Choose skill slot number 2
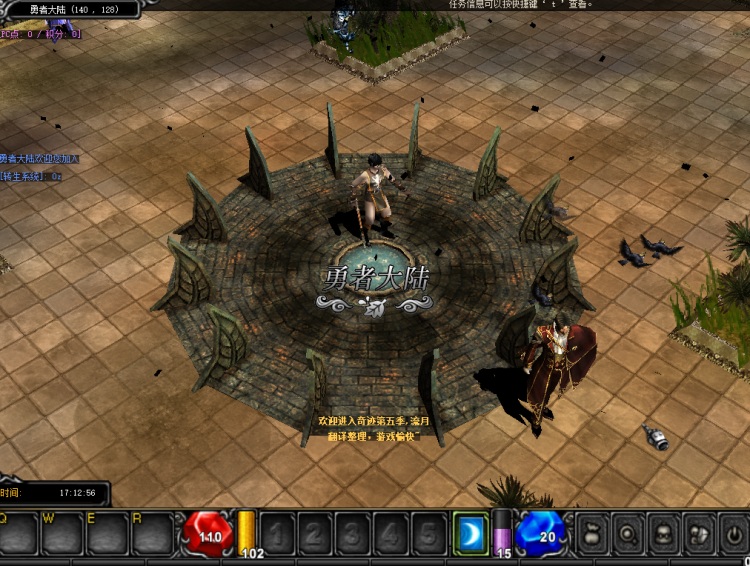The height and width of the screenshot is (566, 750). pos(314,534)
